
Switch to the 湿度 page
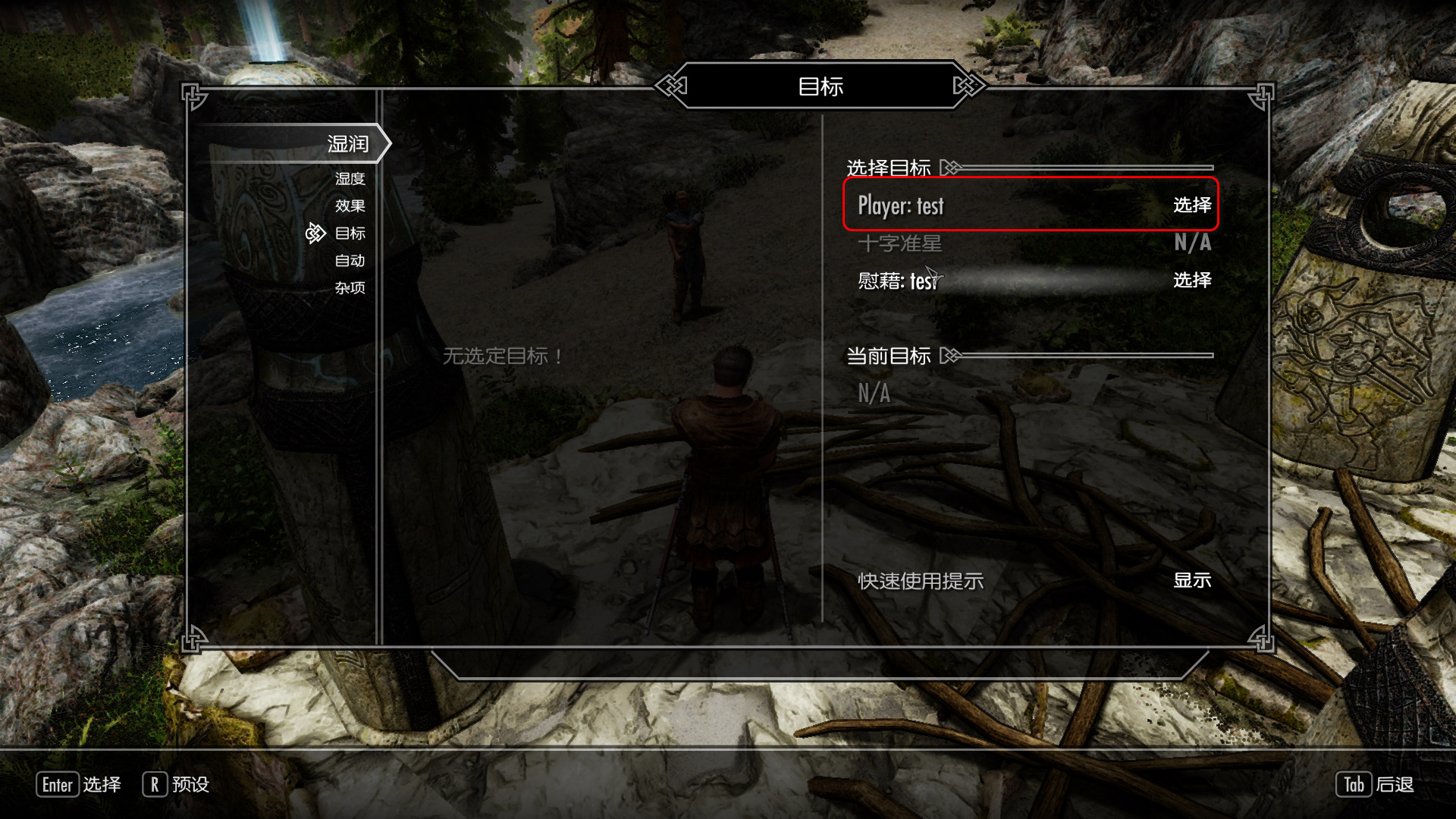pyautogui.click(x=350, y=179)
